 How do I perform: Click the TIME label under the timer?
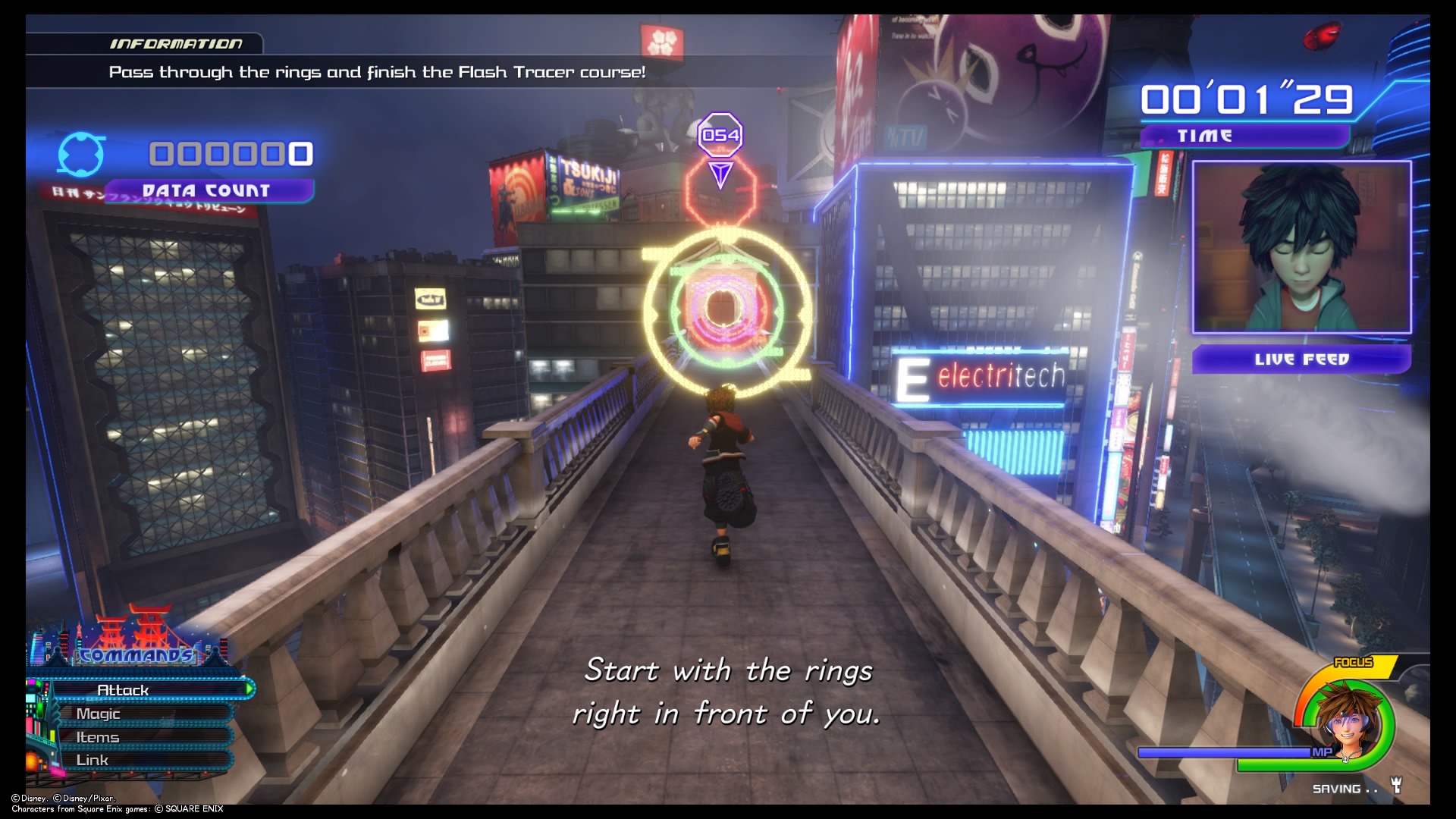1204,136
